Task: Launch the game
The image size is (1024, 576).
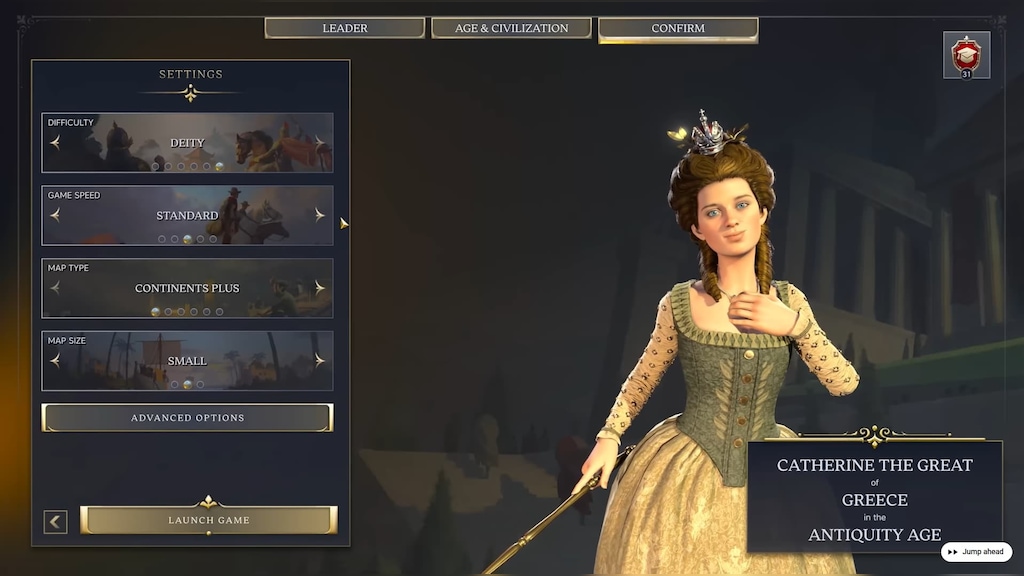Action: point(209,520)
